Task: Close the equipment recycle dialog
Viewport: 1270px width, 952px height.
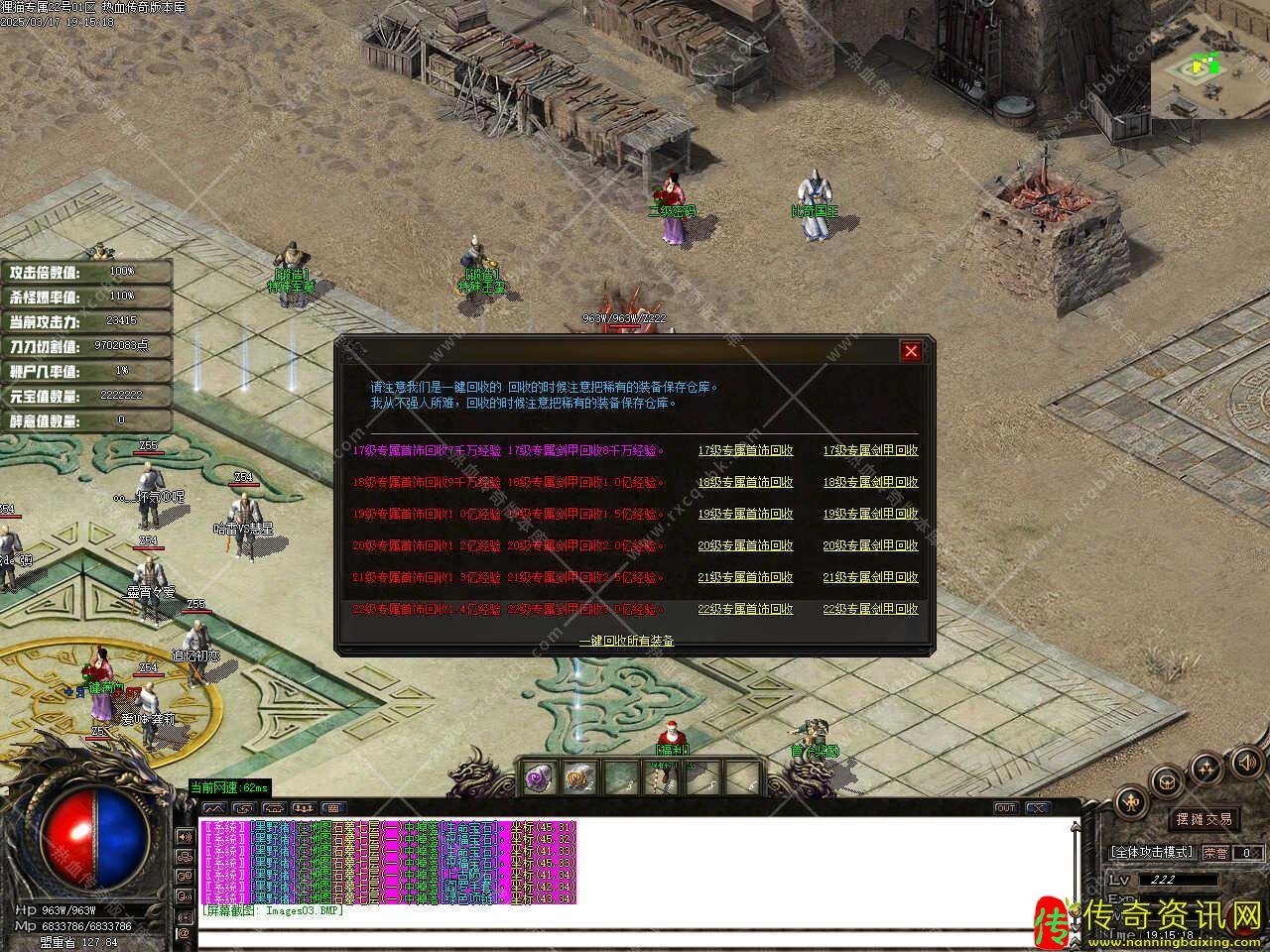Action: (911, 351)
